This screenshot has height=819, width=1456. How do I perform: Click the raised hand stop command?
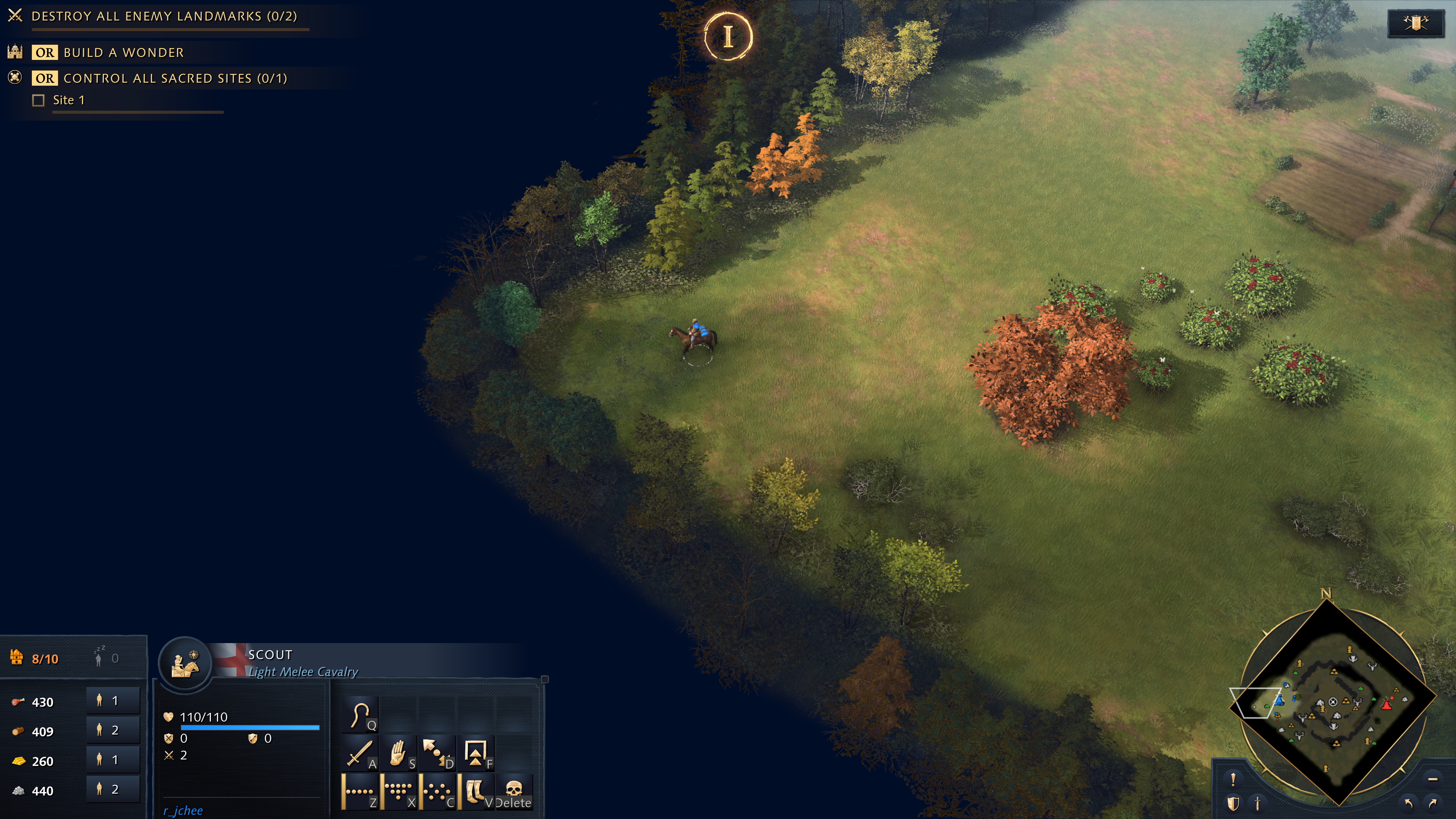click(x=399, y=753)
